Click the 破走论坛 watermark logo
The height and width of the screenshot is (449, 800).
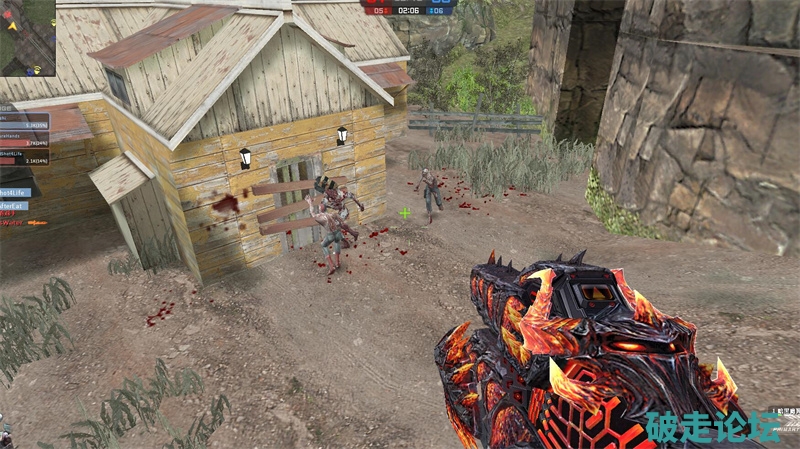tap(713, 427)
